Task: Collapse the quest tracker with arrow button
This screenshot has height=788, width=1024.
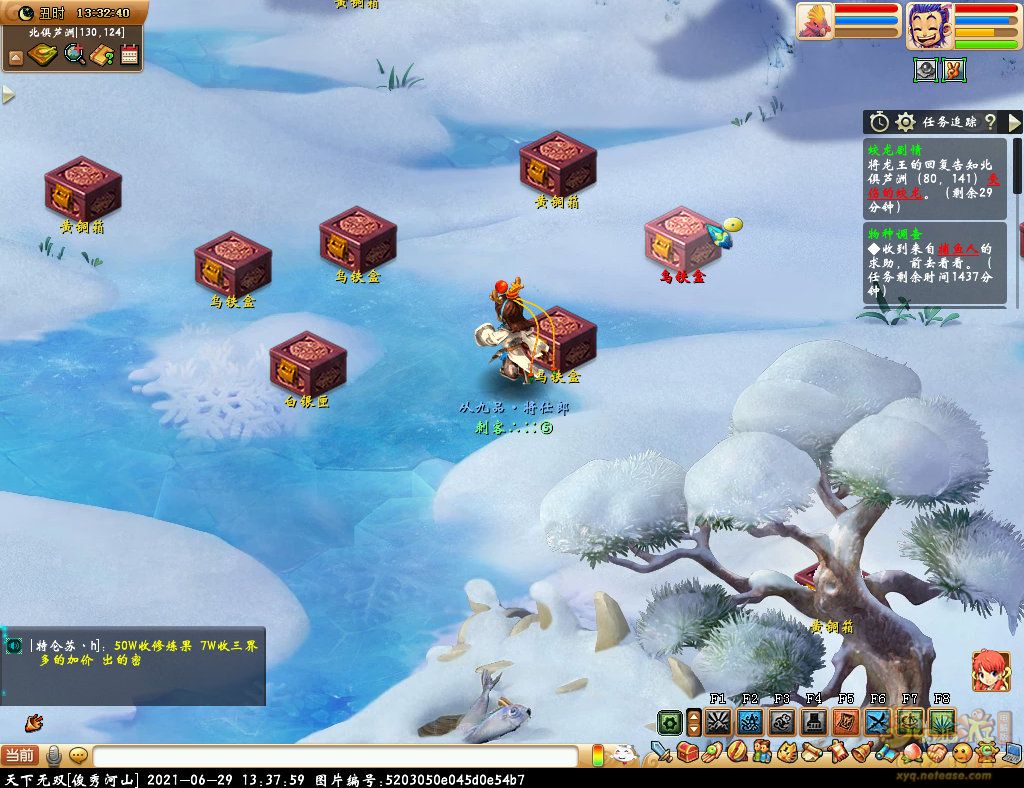Action: point(1014,122)
